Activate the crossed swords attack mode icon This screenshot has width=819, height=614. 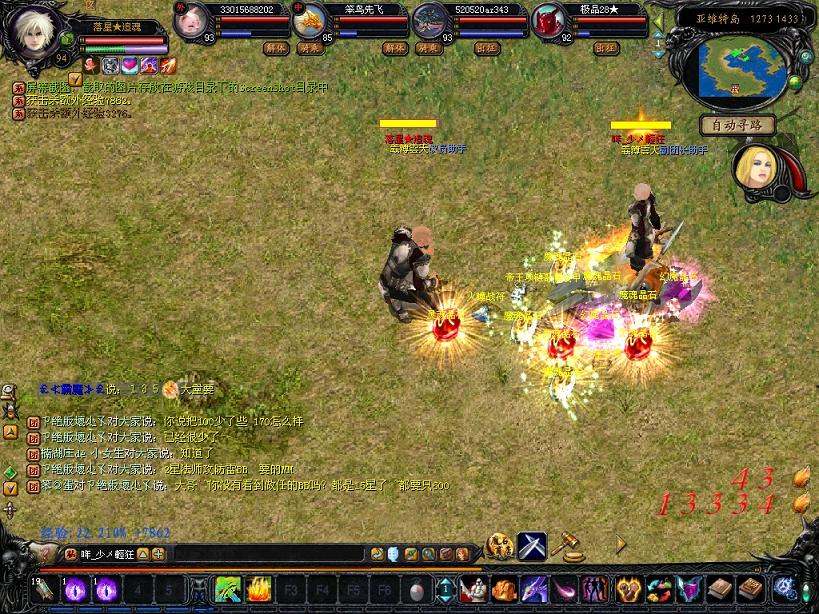pyautogui.click(x=532, y=546)
